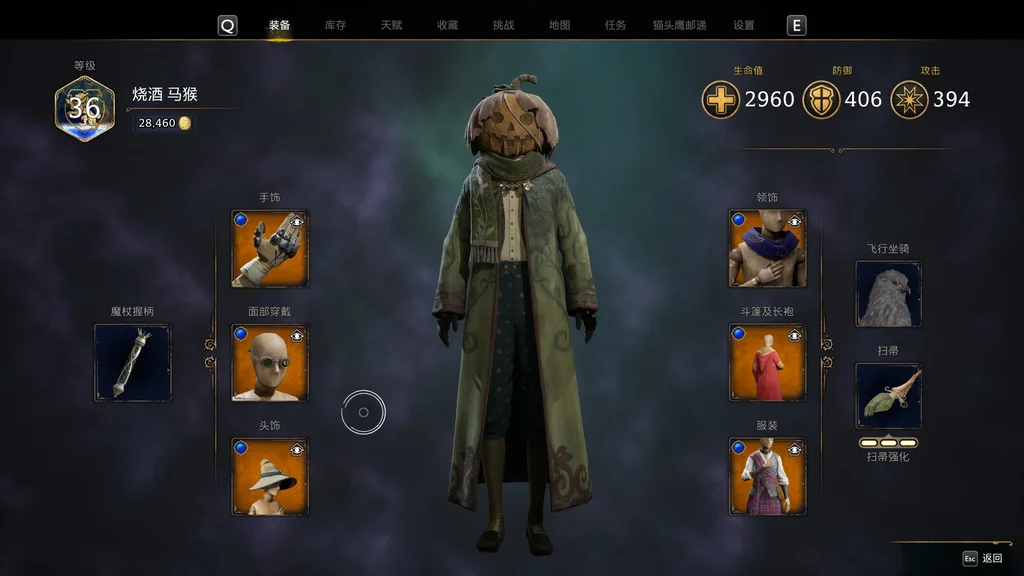Switch to the 库存 inventory tab
Image resolution: width=1024 pixels, height=576 pixels.
point(335,25)
